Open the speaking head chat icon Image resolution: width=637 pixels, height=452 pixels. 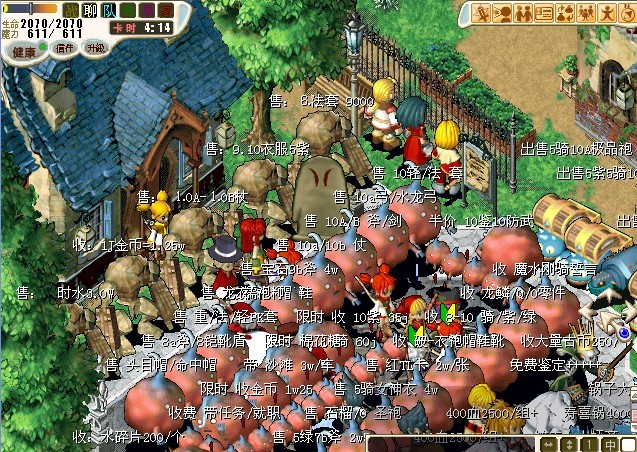coord(503,13)
